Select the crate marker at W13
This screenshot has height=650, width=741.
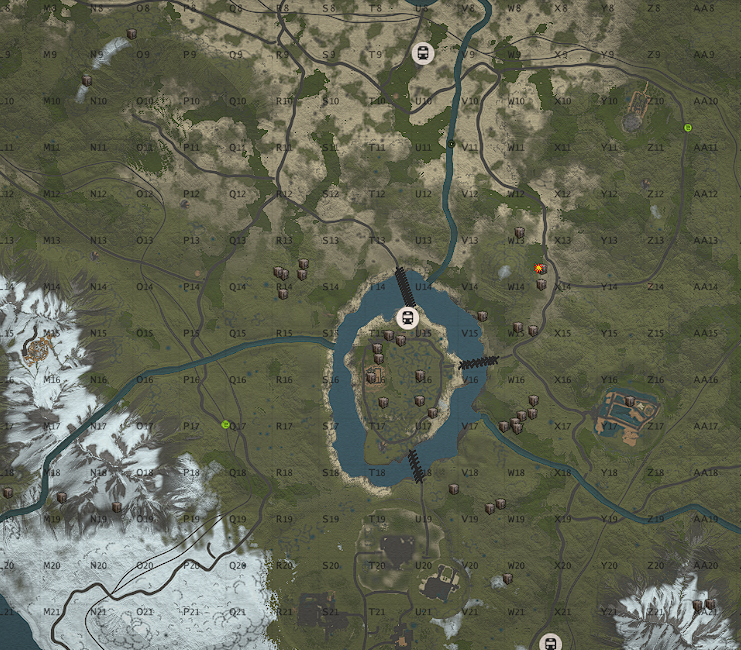coord(519,234)
